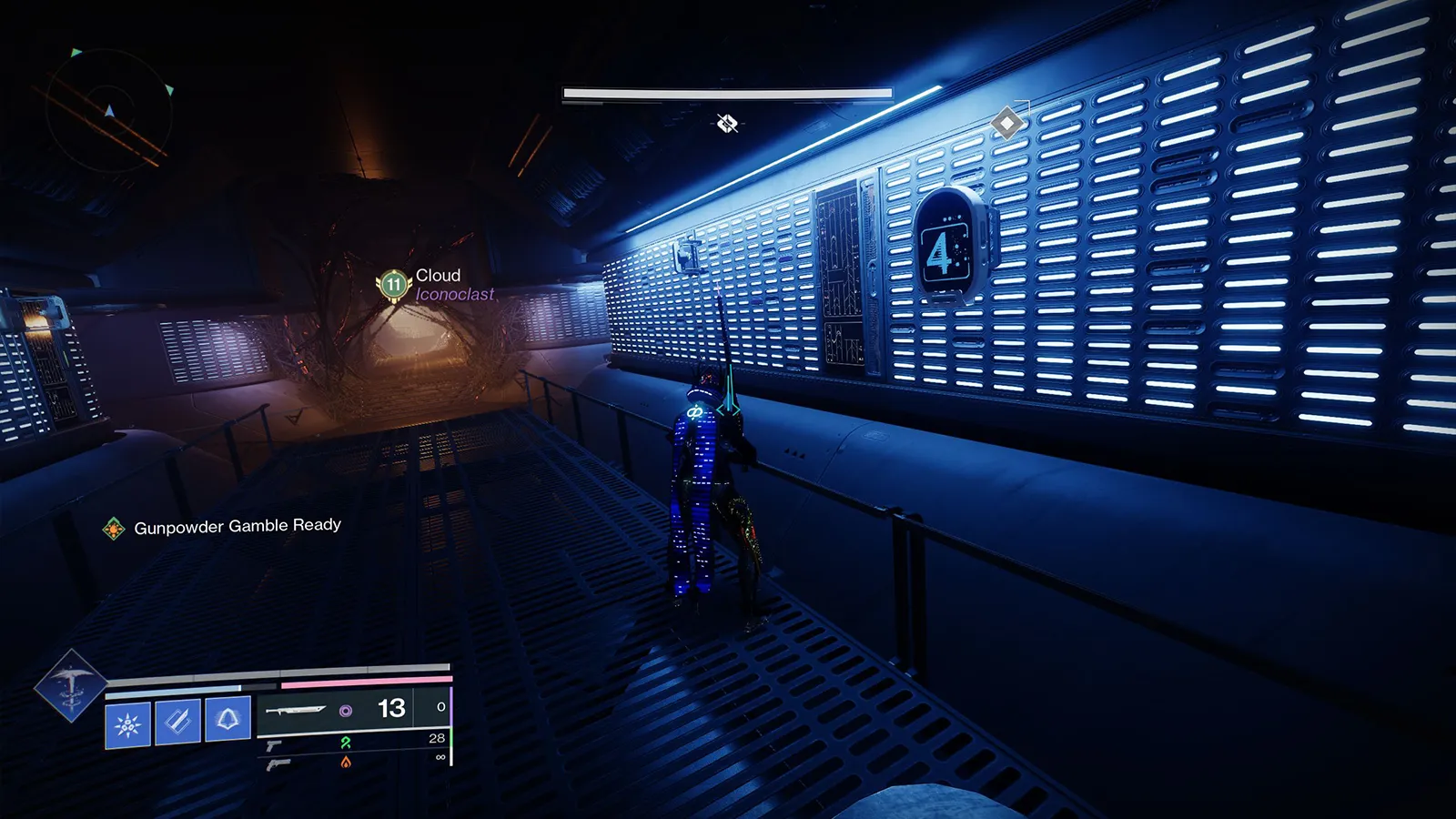Activate the hooded class ability icon
The width and height of the screenshot is (1456, 819).
227,719
